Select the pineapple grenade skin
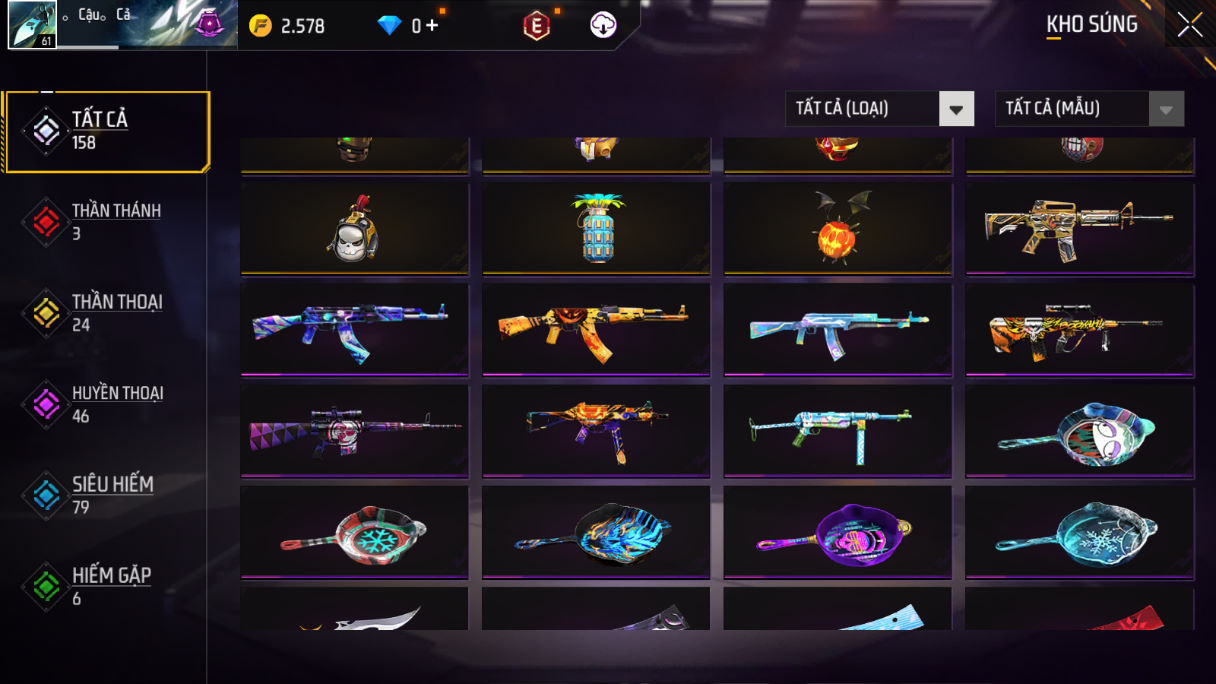 coord(596,228)
